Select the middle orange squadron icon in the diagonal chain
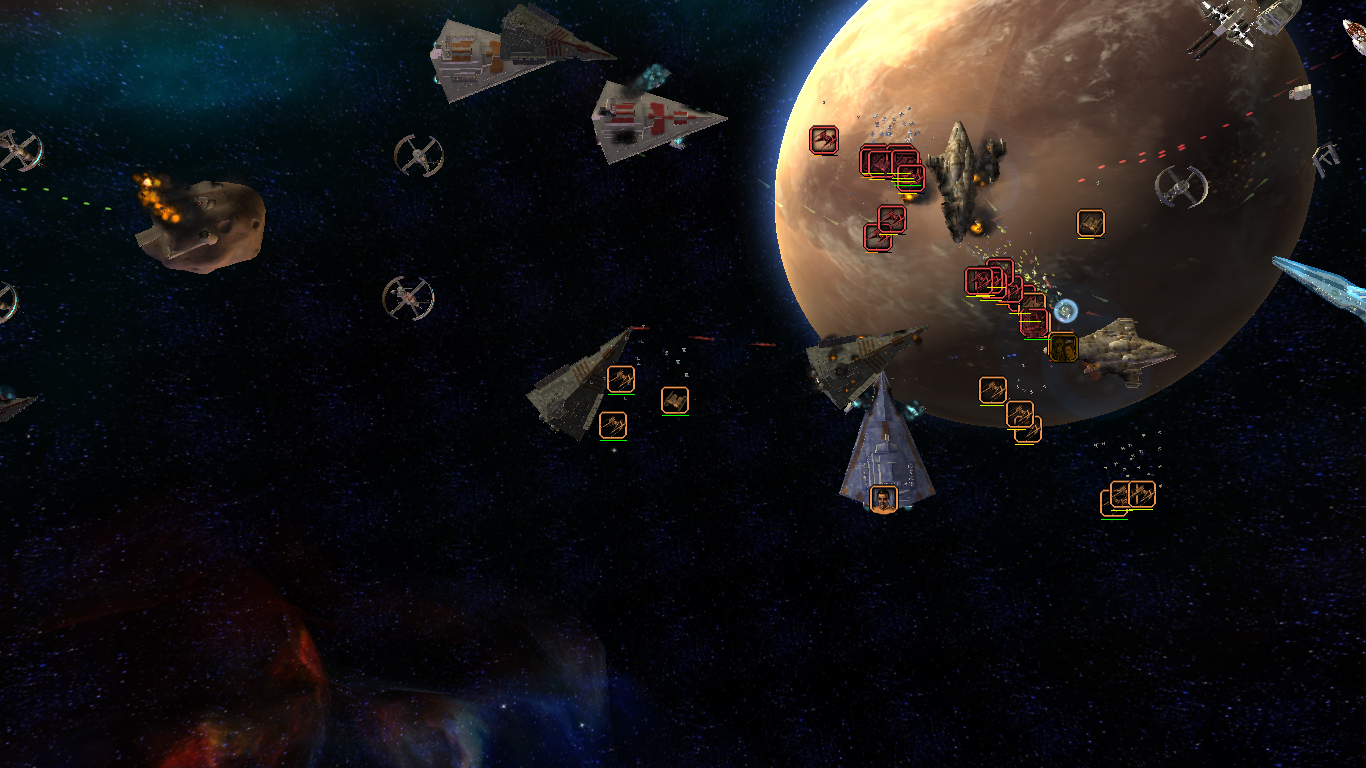This screenshot has height=768, width=1366. [x=1019, y=414]
